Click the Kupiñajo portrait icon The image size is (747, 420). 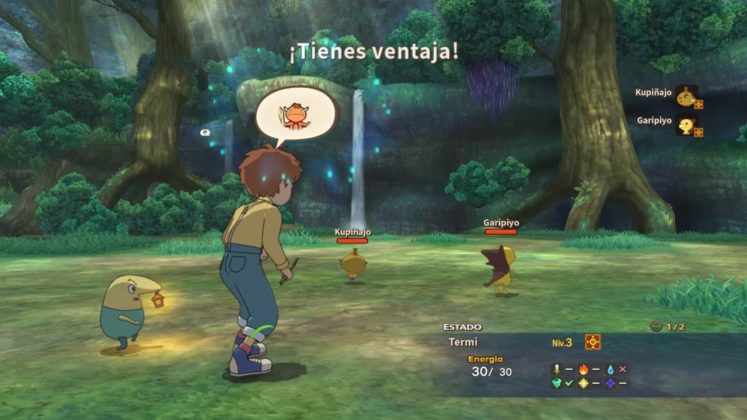click(686, 97)
